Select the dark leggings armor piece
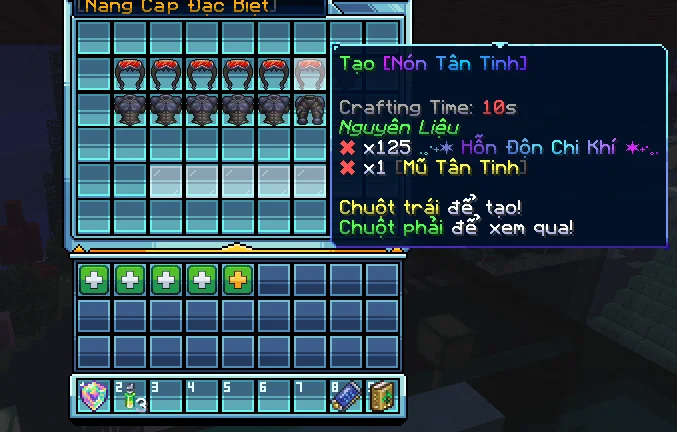The image size is (677, 432). click(310, 109)
